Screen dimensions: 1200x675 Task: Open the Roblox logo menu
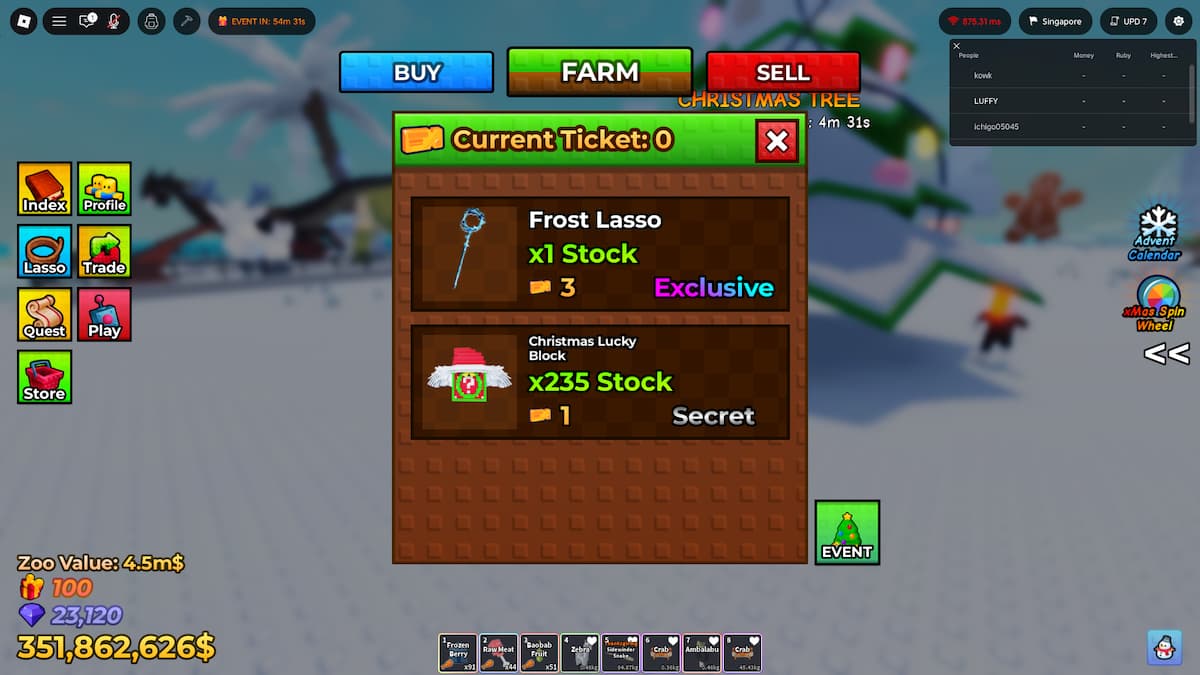(24, 21)
